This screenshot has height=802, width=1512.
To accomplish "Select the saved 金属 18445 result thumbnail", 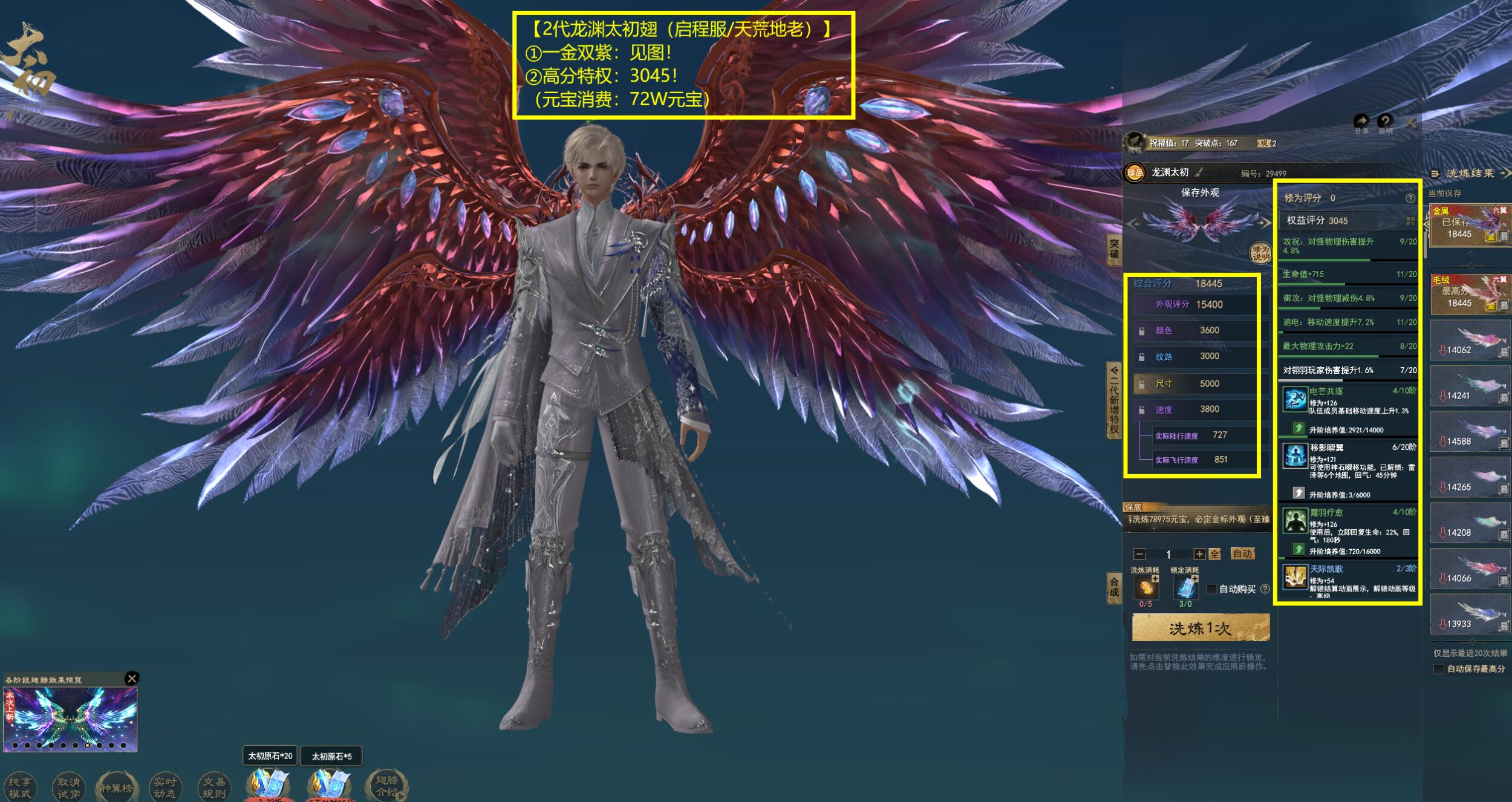I will (1469, 225).
